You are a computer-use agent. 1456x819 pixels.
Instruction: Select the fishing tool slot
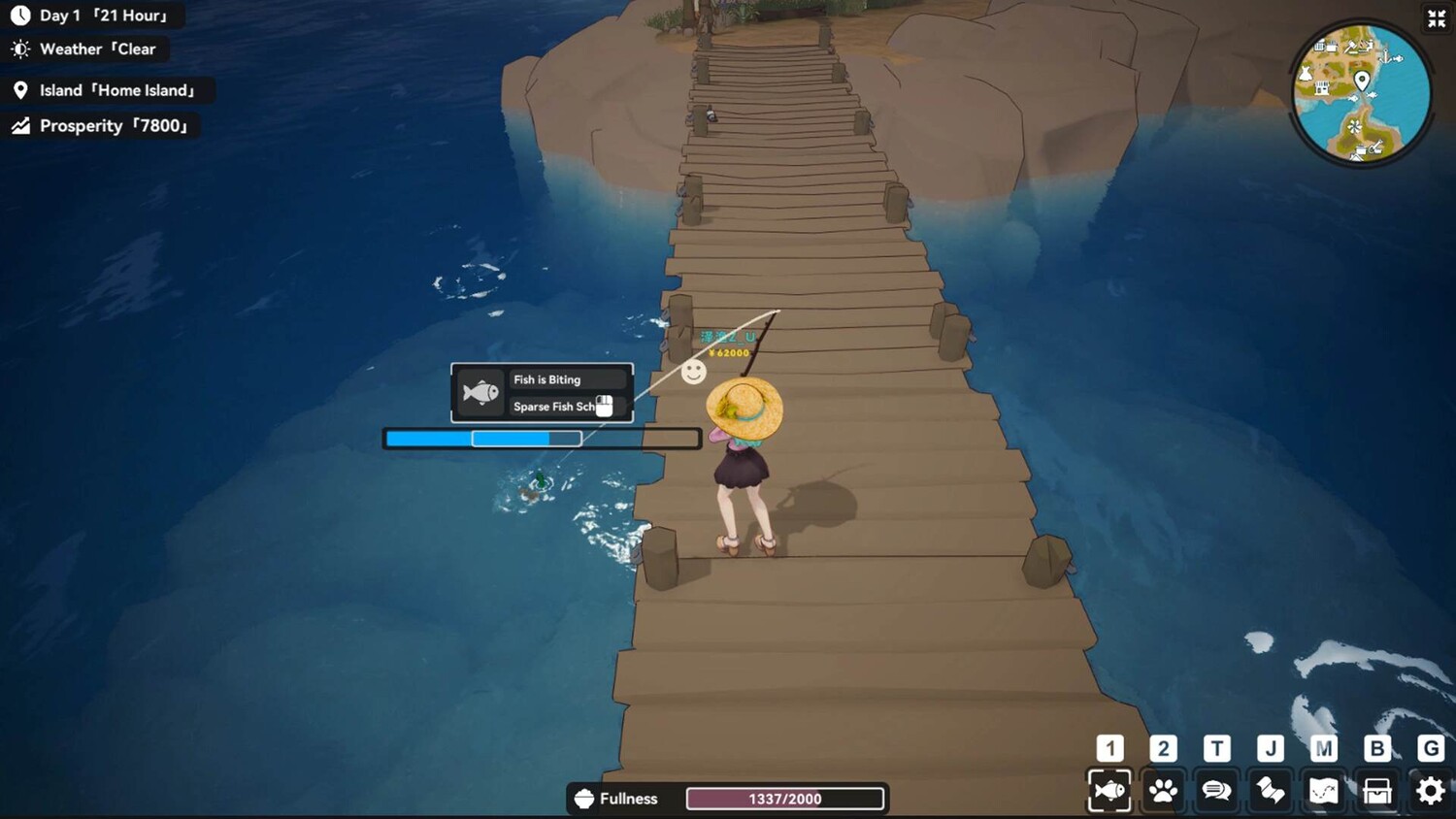coord(1109,791)
